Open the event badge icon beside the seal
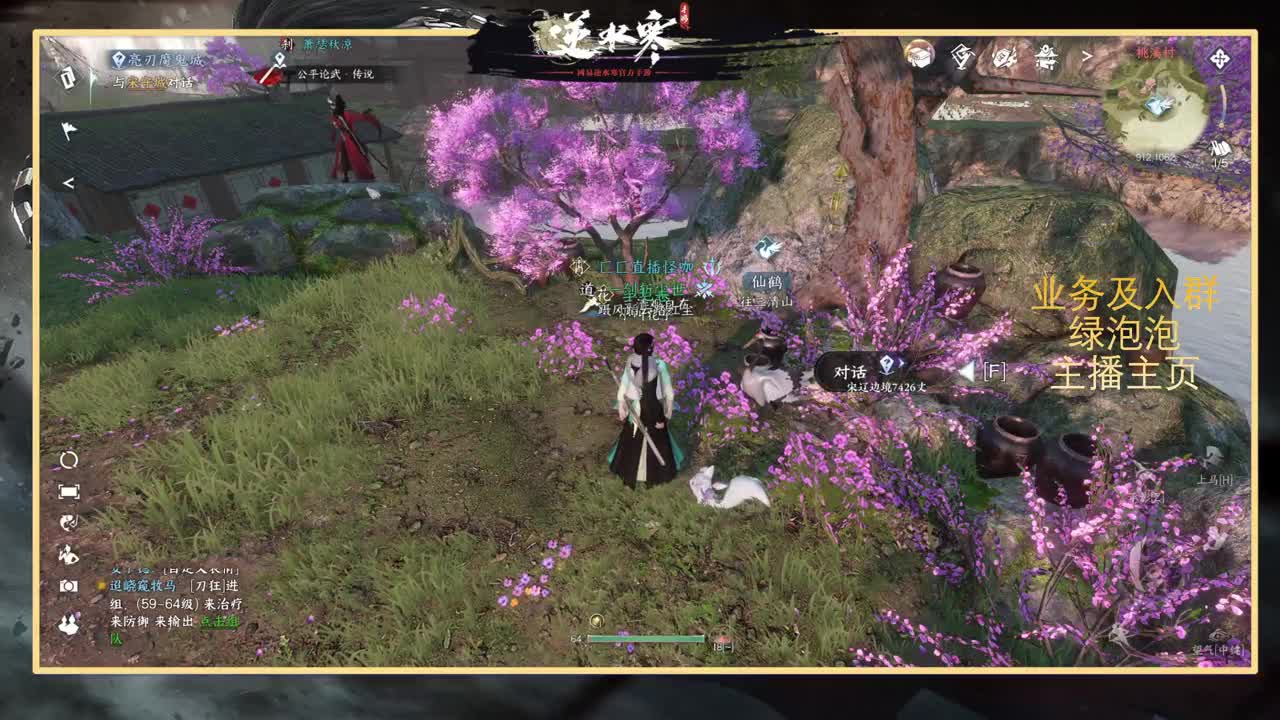 1004,60
